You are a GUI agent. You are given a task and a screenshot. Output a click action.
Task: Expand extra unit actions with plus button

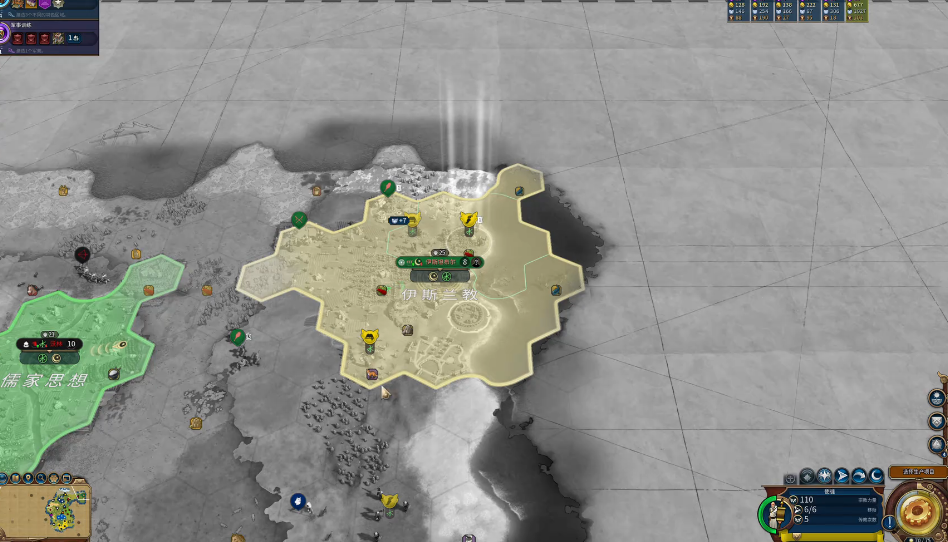(x=790, y=478)
